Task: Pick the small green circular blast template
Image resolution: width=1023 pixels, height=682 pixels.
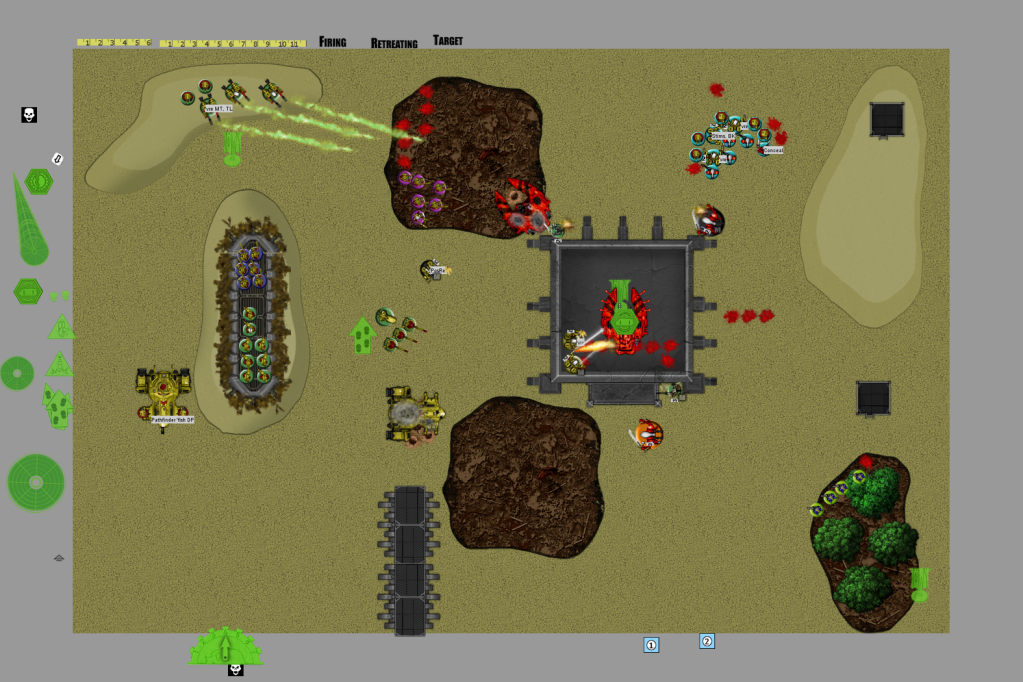Action: pos(17,373)
